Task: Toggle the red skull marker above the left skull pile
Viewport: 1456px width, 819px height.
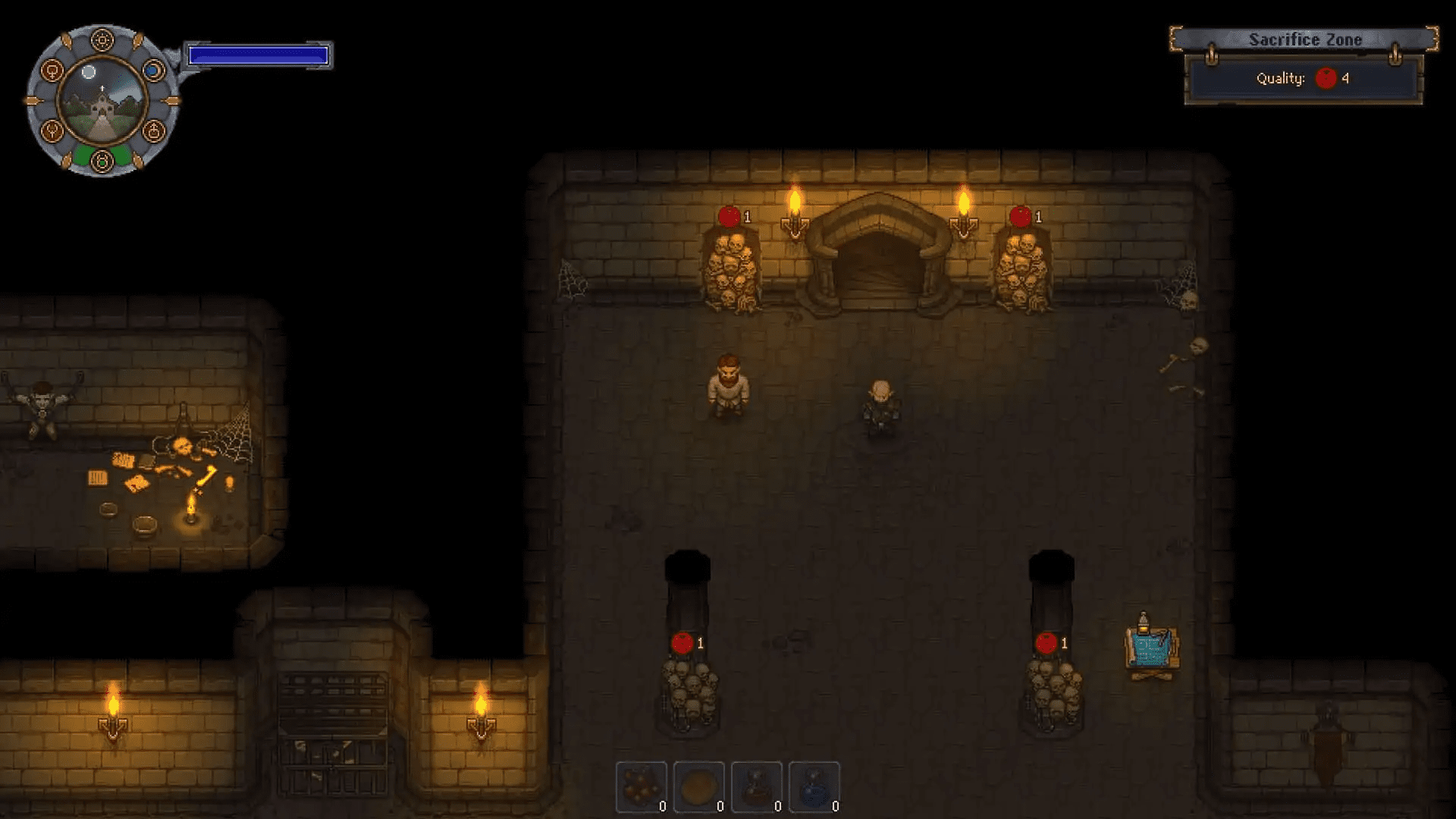Action: [681, 645]
